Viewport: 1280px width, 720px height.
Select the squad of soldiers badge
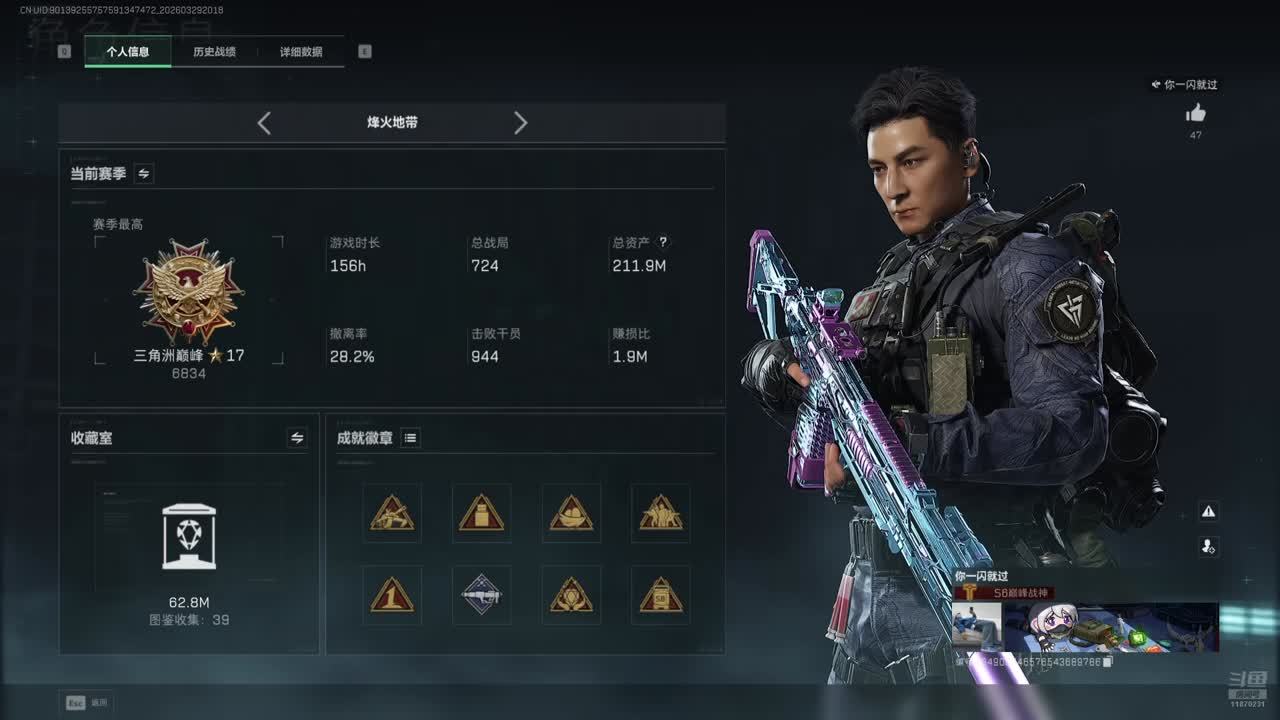coord(661,514)
